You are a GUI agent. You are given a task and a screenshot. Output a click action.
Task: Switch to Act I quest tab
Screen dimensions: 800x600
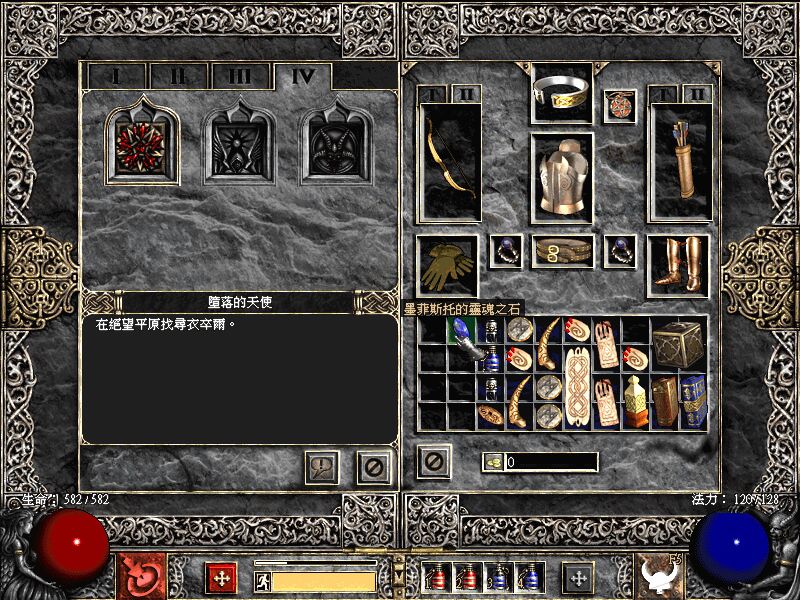[x=116, y=77]
